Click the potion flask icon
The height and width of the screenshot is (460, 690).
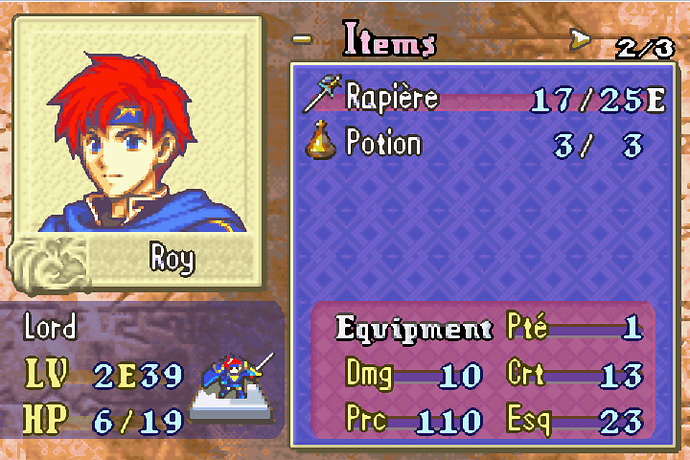coord(320,142)
